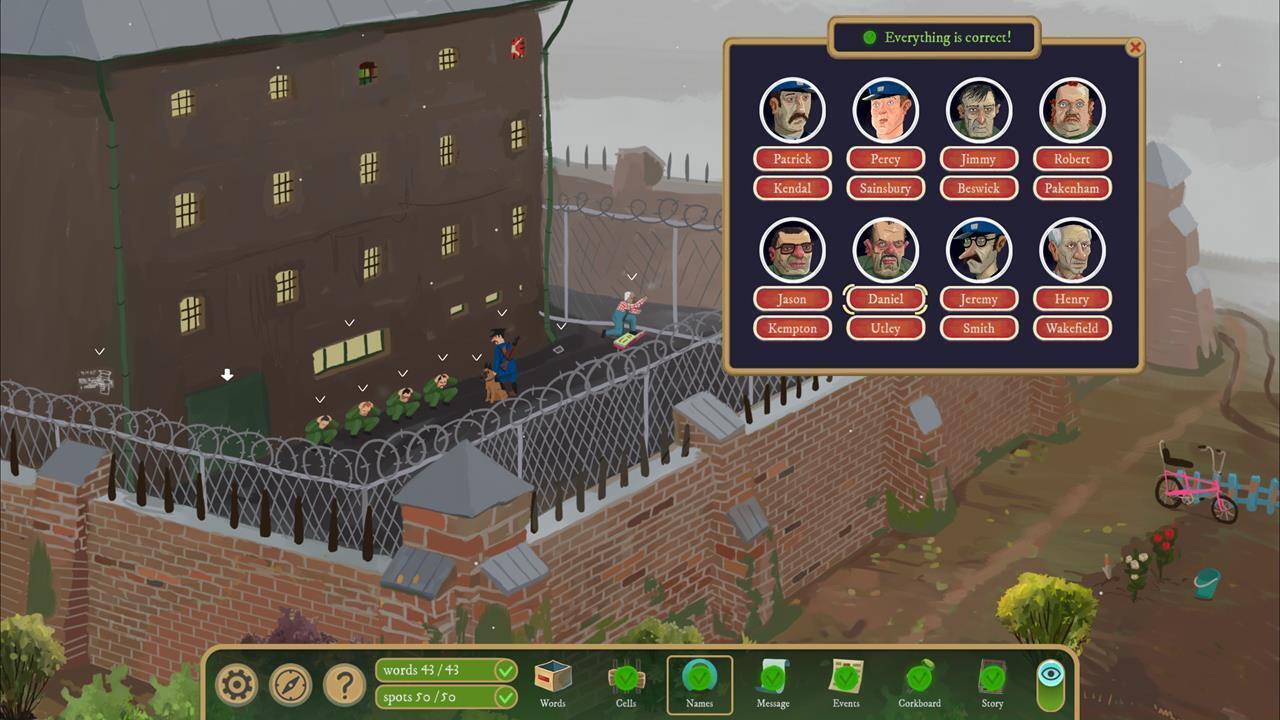Open Patrick's surname selector labeled Kendal
This screenshot has height=720, width=1280.
coord(792,188)
